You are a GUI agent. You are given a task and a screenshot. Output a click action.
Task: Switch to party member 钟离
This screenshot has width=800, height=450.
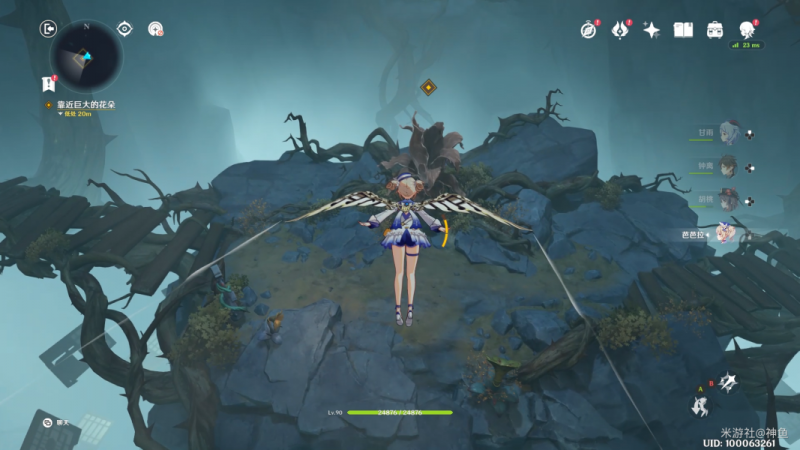(x=728, y=166)
